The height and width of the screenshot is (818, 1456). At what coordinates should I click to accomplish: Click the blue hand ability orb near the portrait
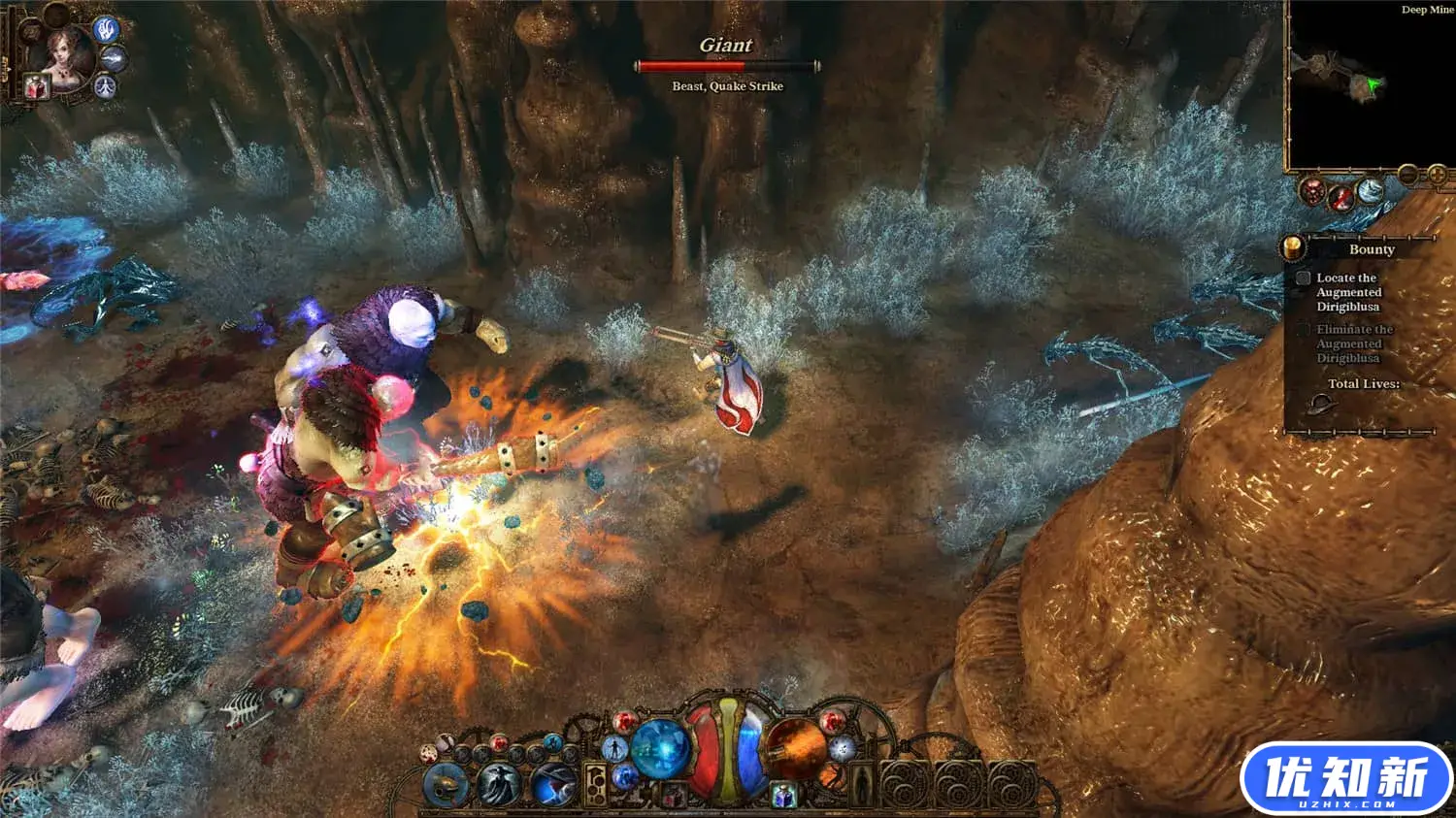[106, 31]
